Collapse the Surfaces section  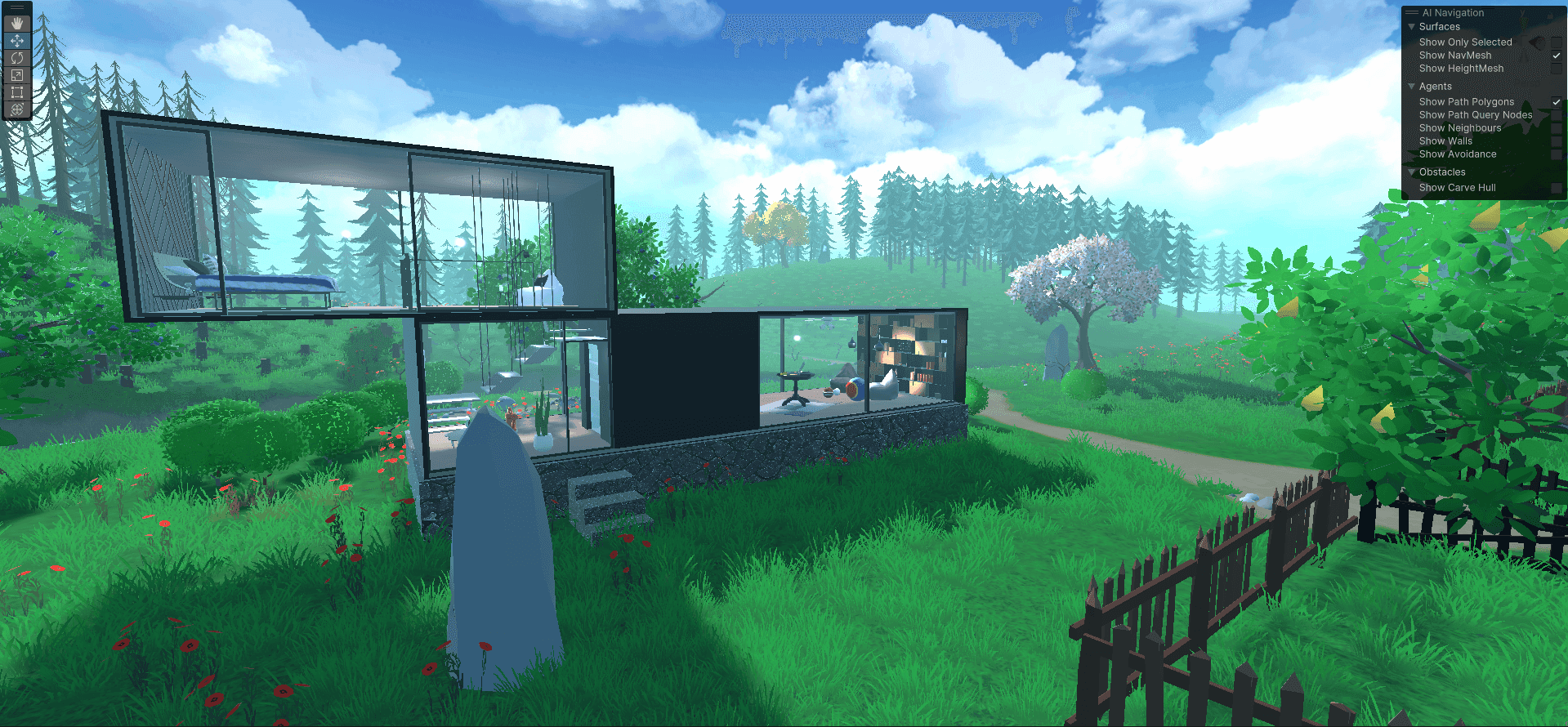(1412, 26)
